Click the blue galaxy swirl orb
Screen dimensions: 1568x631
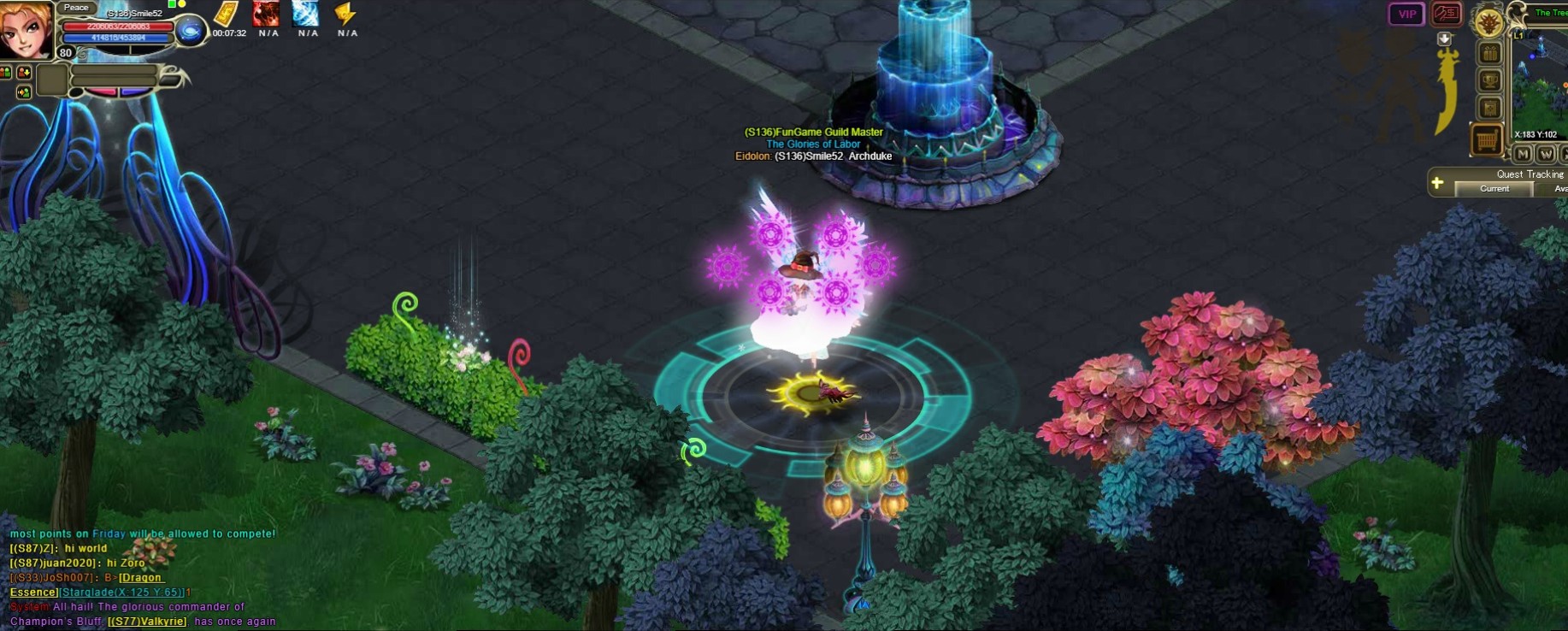point(190,32)
